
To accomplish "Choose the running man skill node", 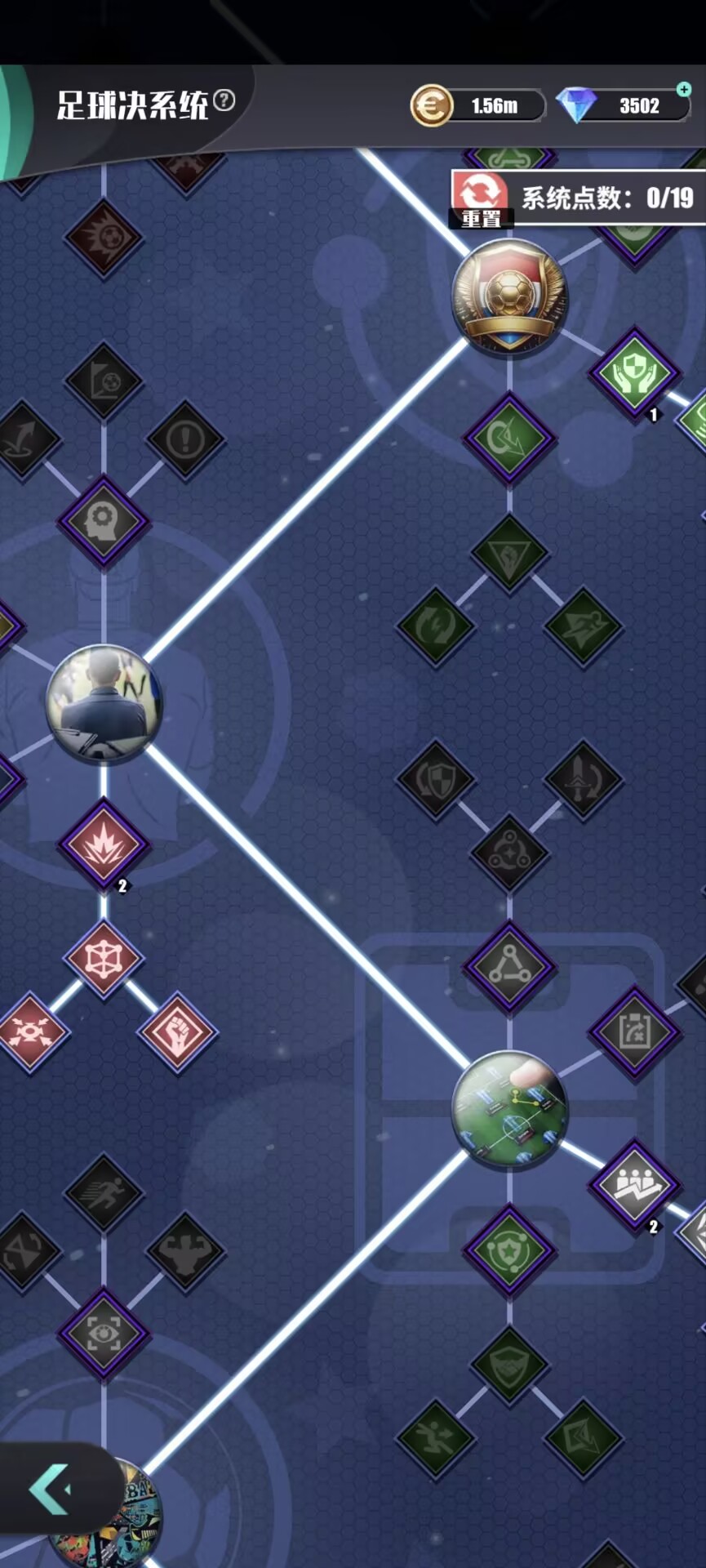I will (x=104, y=1192).
